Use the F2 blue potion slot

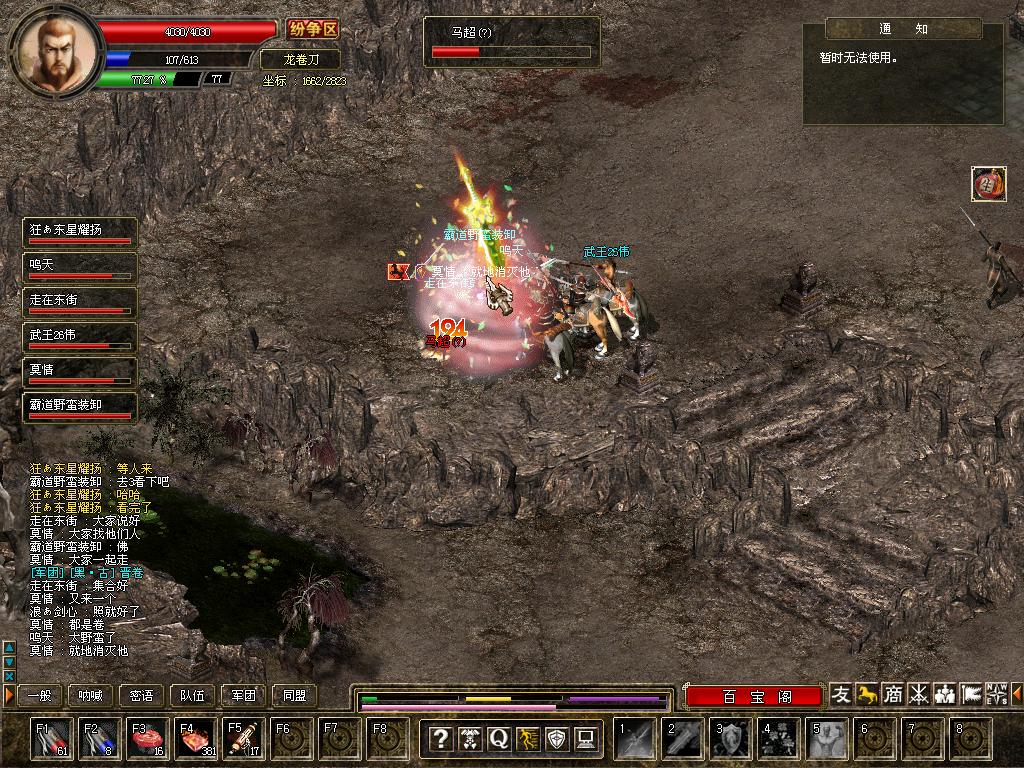point(98,739)
